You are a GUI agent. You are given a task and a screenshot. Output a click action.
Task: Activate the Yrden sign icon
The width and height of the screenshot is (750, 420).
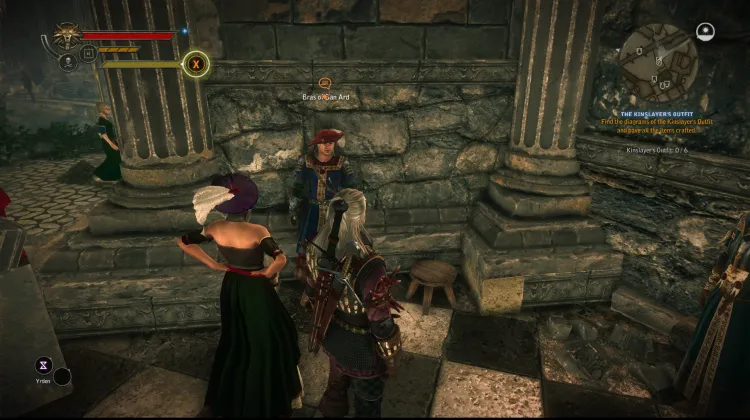(x=43, y=365)
